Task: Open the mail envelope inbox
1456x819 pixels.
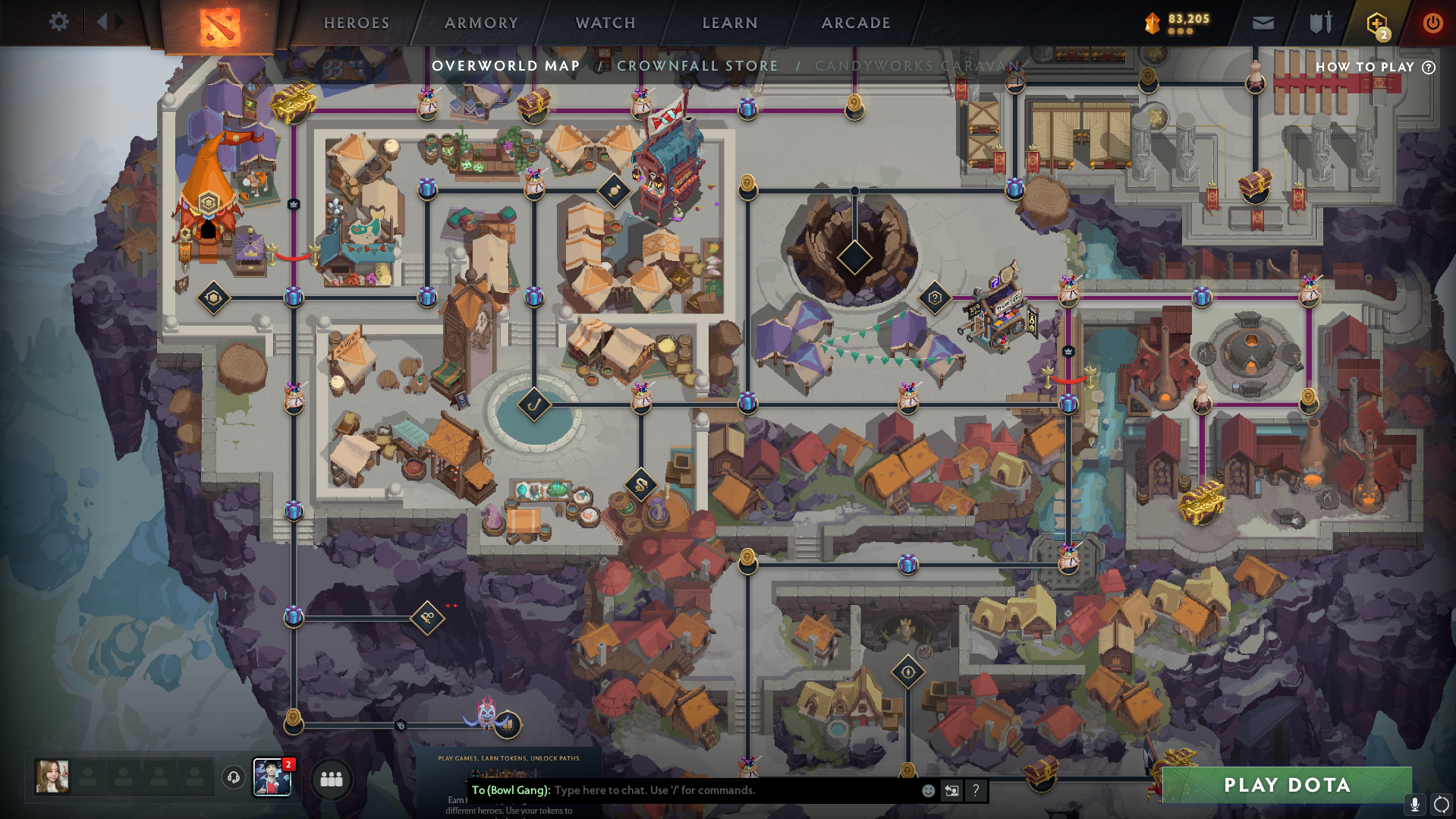Action: [x=1263, y=24]
